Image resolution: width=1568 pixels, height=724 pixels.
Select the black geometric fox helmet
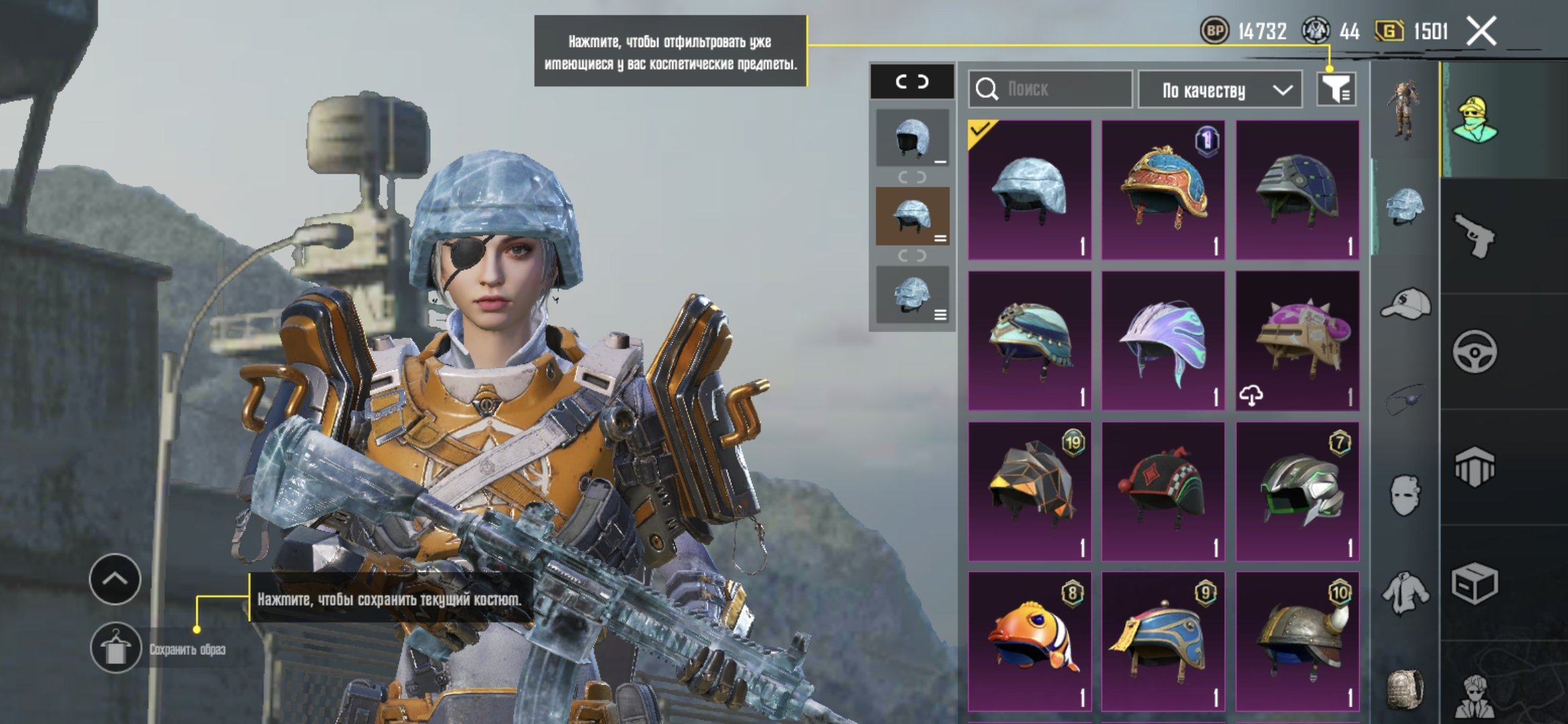point(1030,491)
